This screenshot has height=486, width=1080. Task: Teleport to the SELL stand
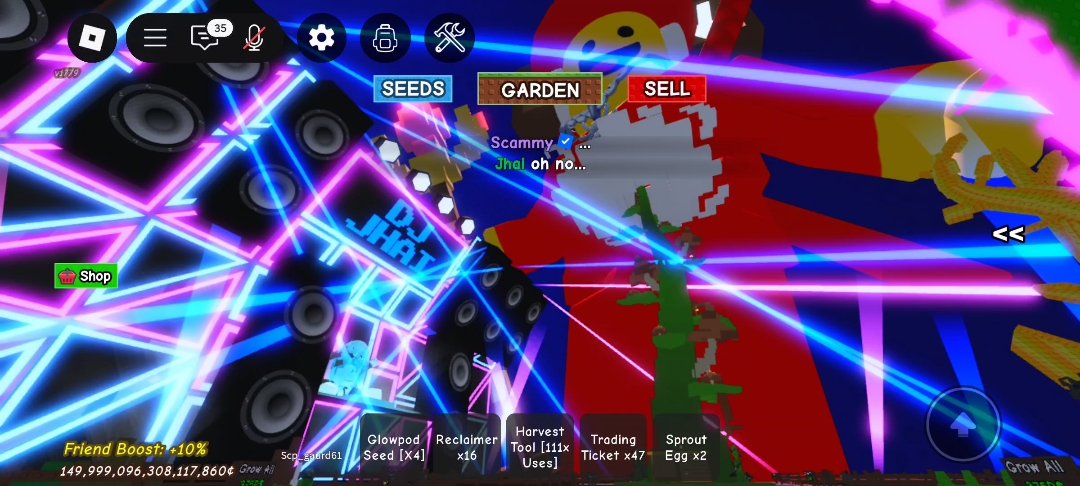667,89
